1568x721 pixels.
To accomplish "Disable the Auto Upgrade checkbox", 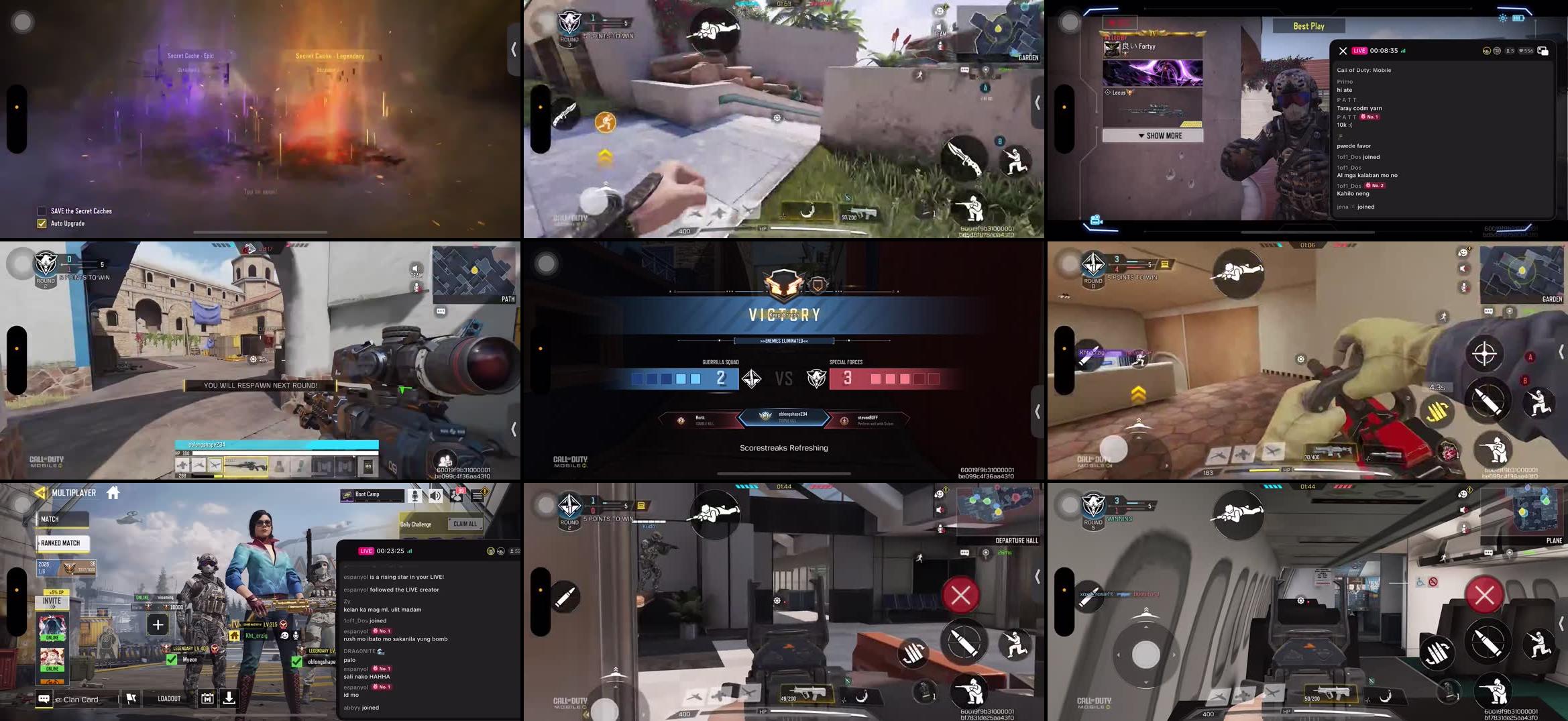I will click(41, 223).
